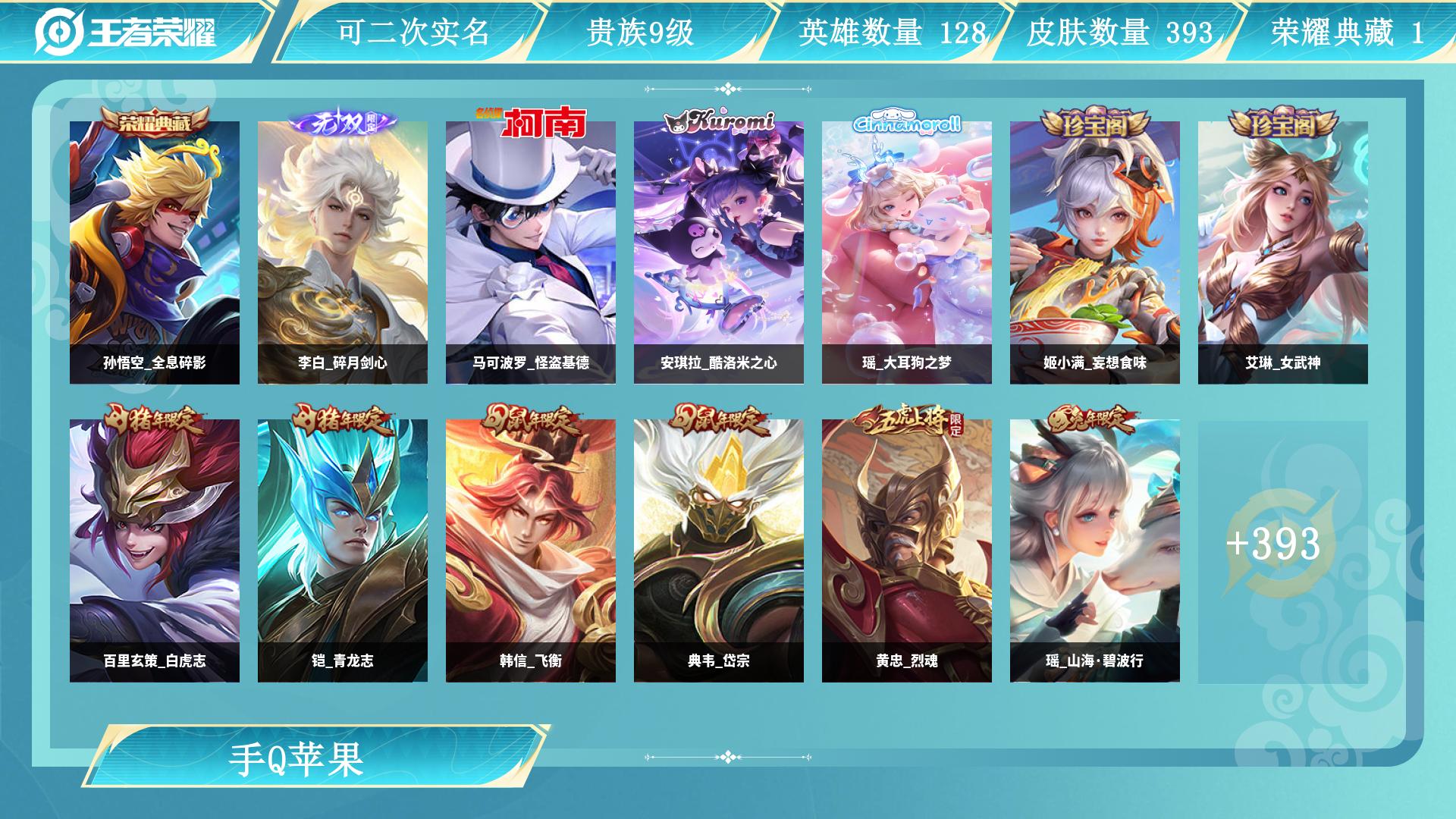Switch to the 英雄数量 128 header tab
The height and width of the screenshot is (819, 1456).
[892, 32]
